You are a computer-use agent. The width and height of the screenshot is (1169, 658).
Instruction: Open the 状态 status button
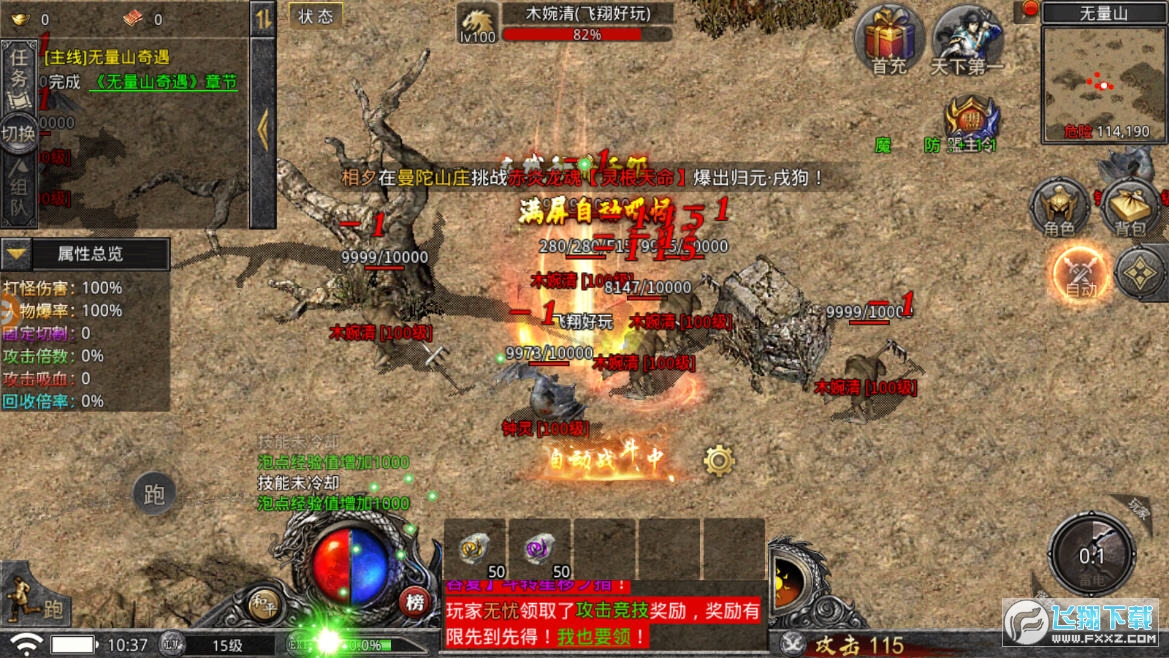coord(316,17)
